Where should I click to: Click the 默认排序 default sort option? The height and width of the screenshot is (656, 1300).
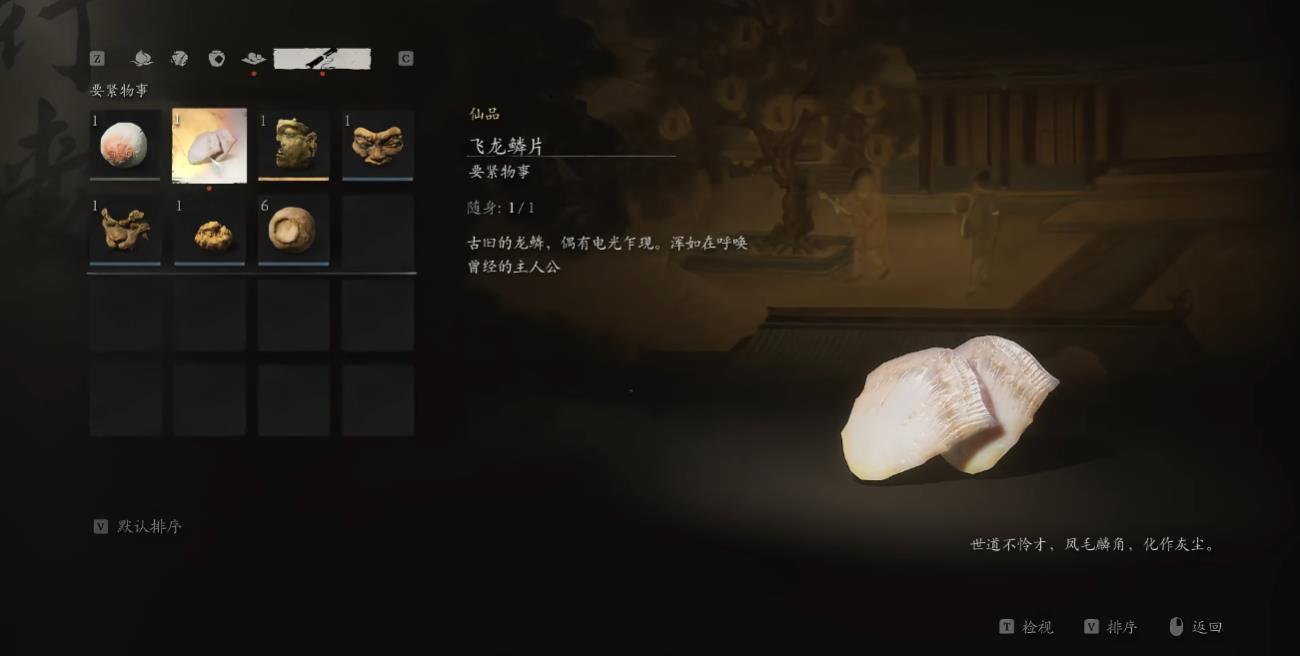(x=149, y=526)
